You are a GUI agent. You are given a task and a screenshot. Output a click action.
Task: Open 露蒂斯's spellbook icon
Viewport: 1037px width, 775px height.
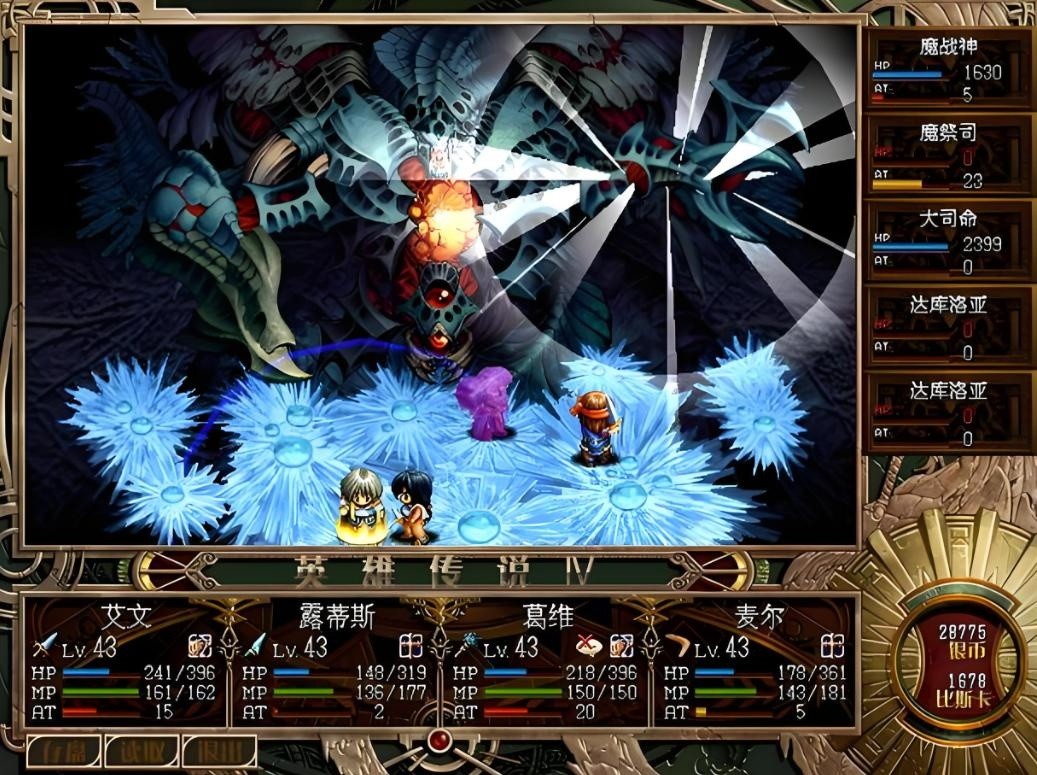click(411, 646)
